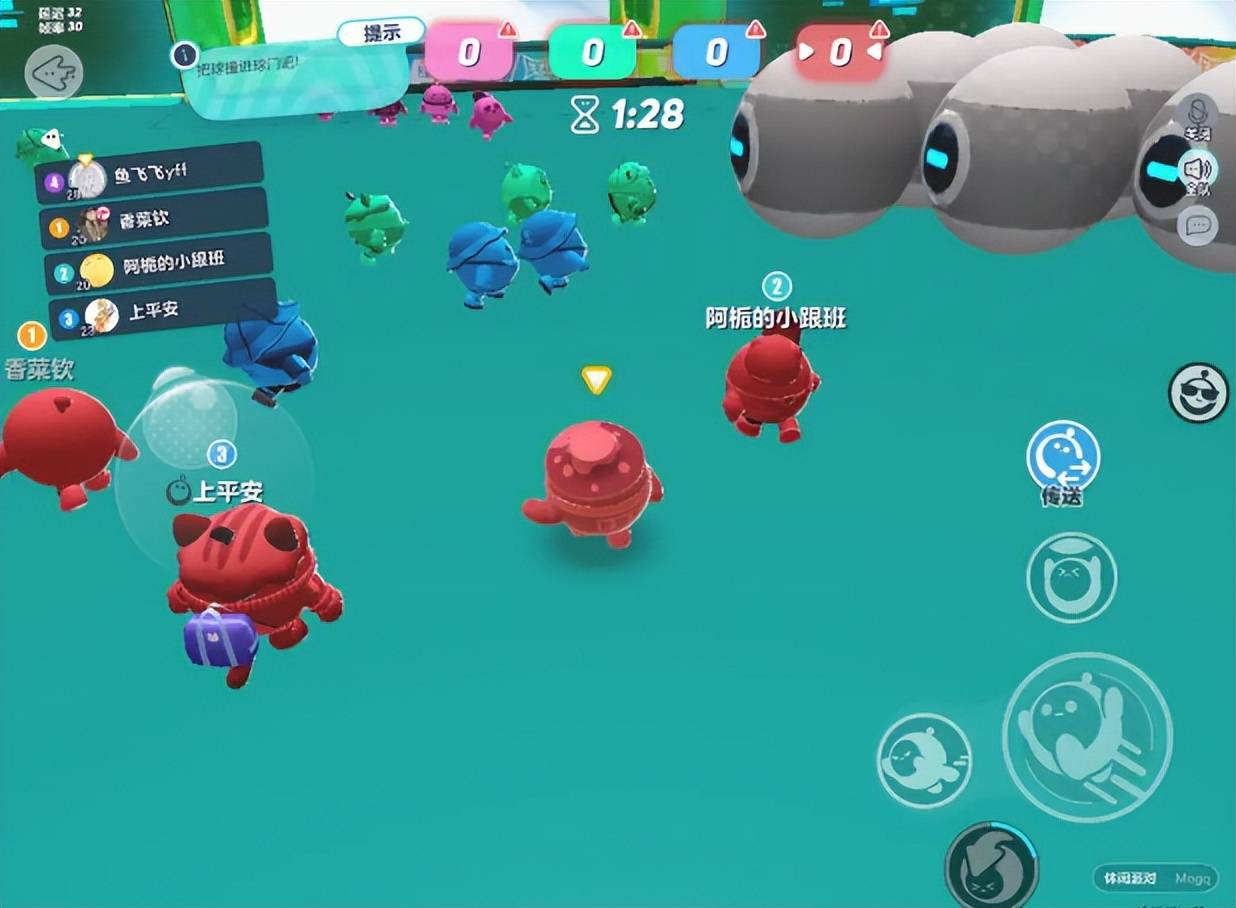Image resolution: width=1236 pixels, height=908 pixels.
Task: Select teammate 上平安 in the team list
Action: pos(162,312)
